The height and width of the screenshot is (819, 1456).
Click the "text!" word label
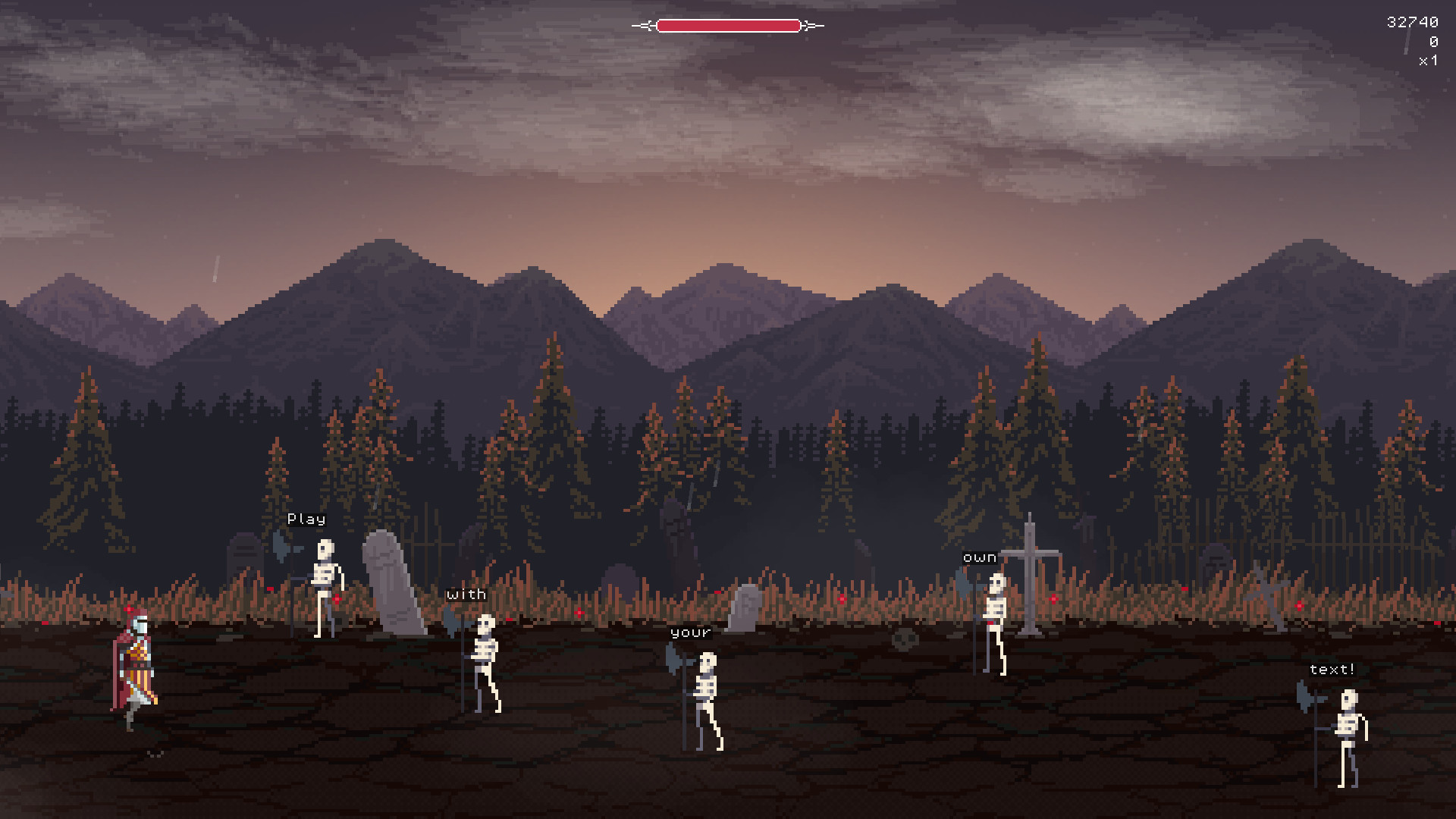pos(1332,669)
